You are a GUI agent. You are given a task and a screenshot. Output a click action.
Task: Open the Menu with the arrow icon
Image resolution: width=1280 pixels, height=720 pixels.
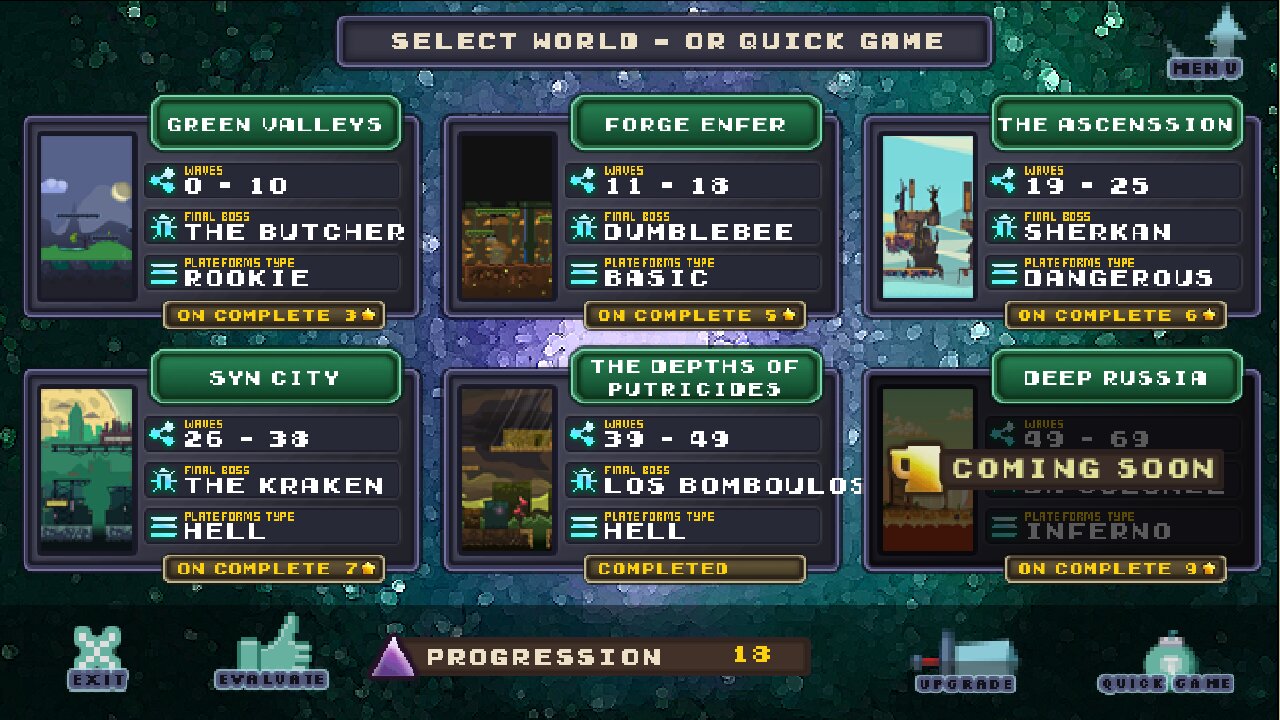tap(1207, 45)
